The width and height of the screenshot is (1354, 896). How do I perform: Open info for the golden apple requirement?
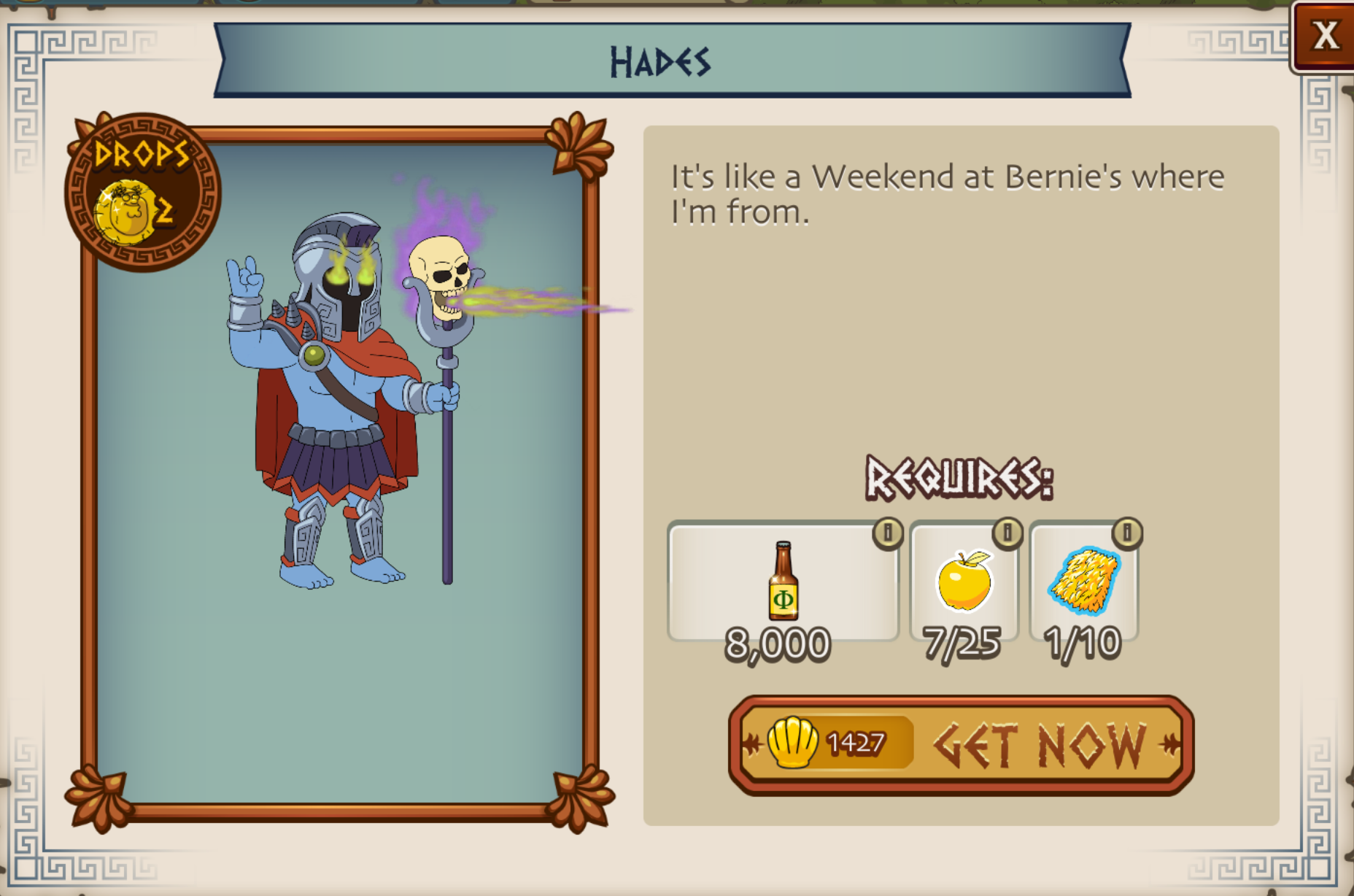1007,533
